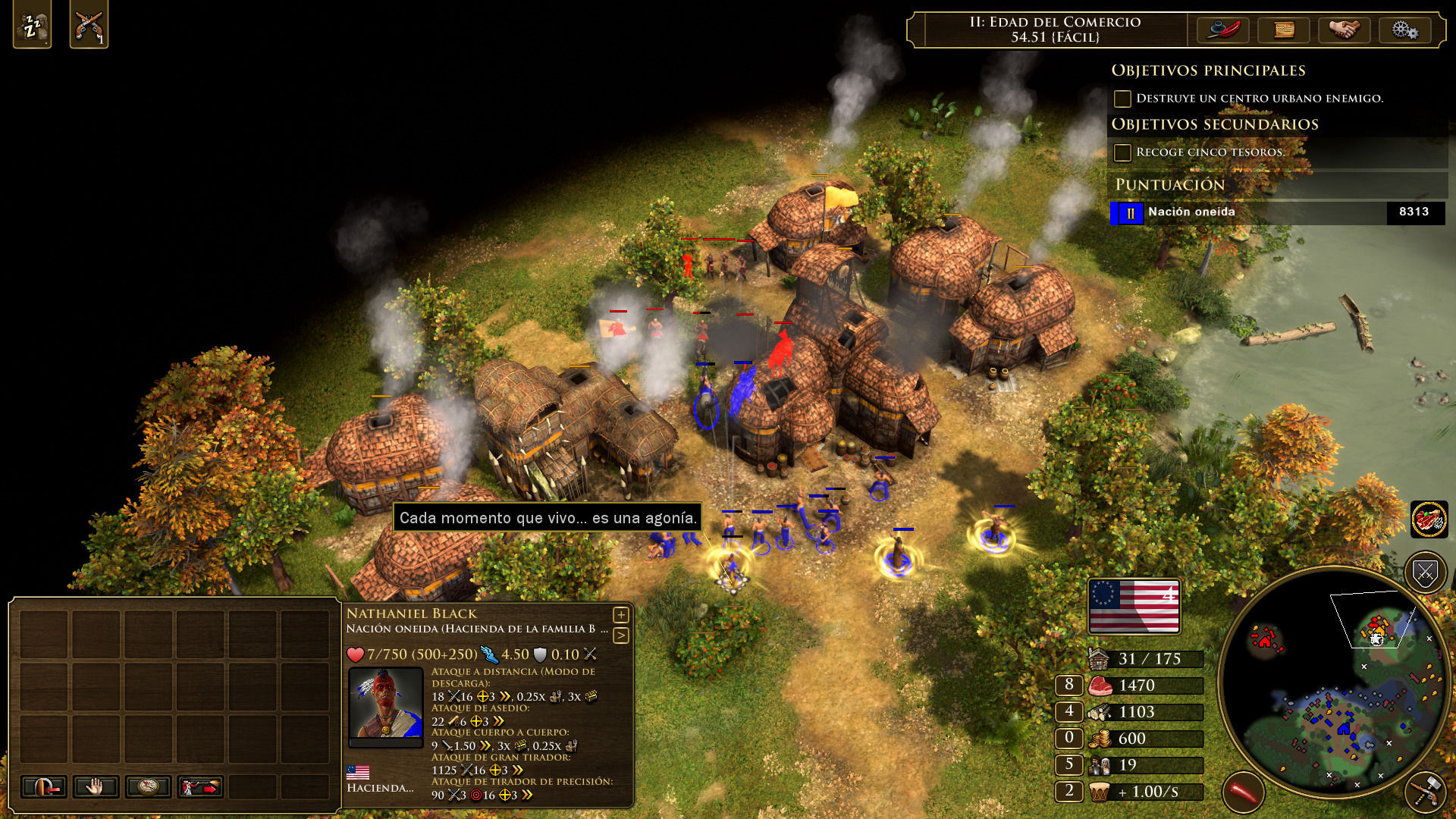Expand unit details with the plus button
Screen dimensions: 1456x819
click(x=621, y=614)
